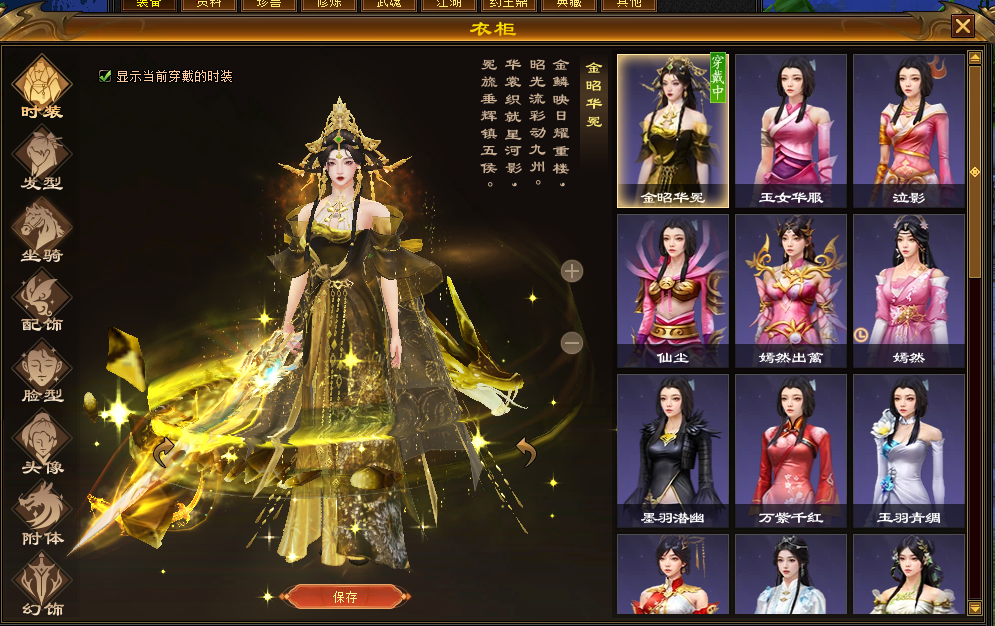Zoom out the character preview with minus button
This screenshot has width=995, height=626.
572,343
